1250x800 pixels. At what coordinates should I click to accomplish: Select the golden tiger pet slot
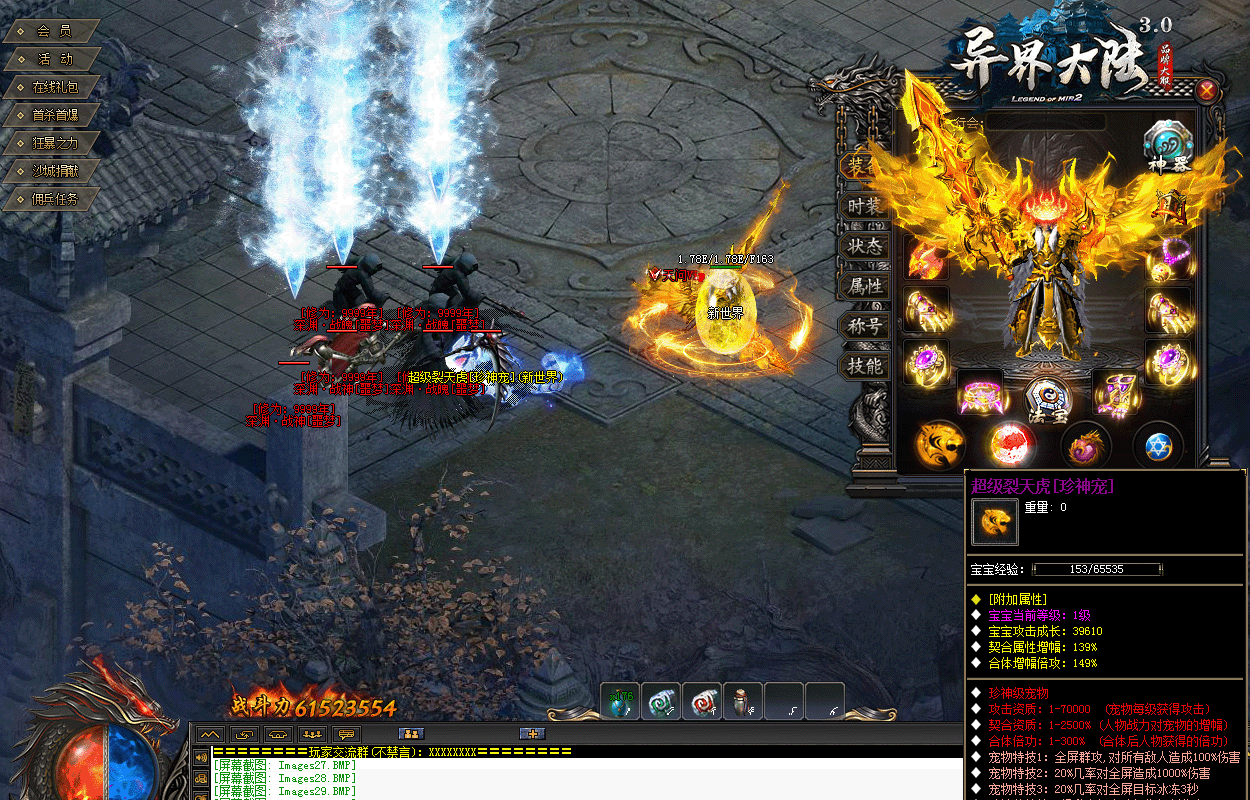click(x=940, y=444)
